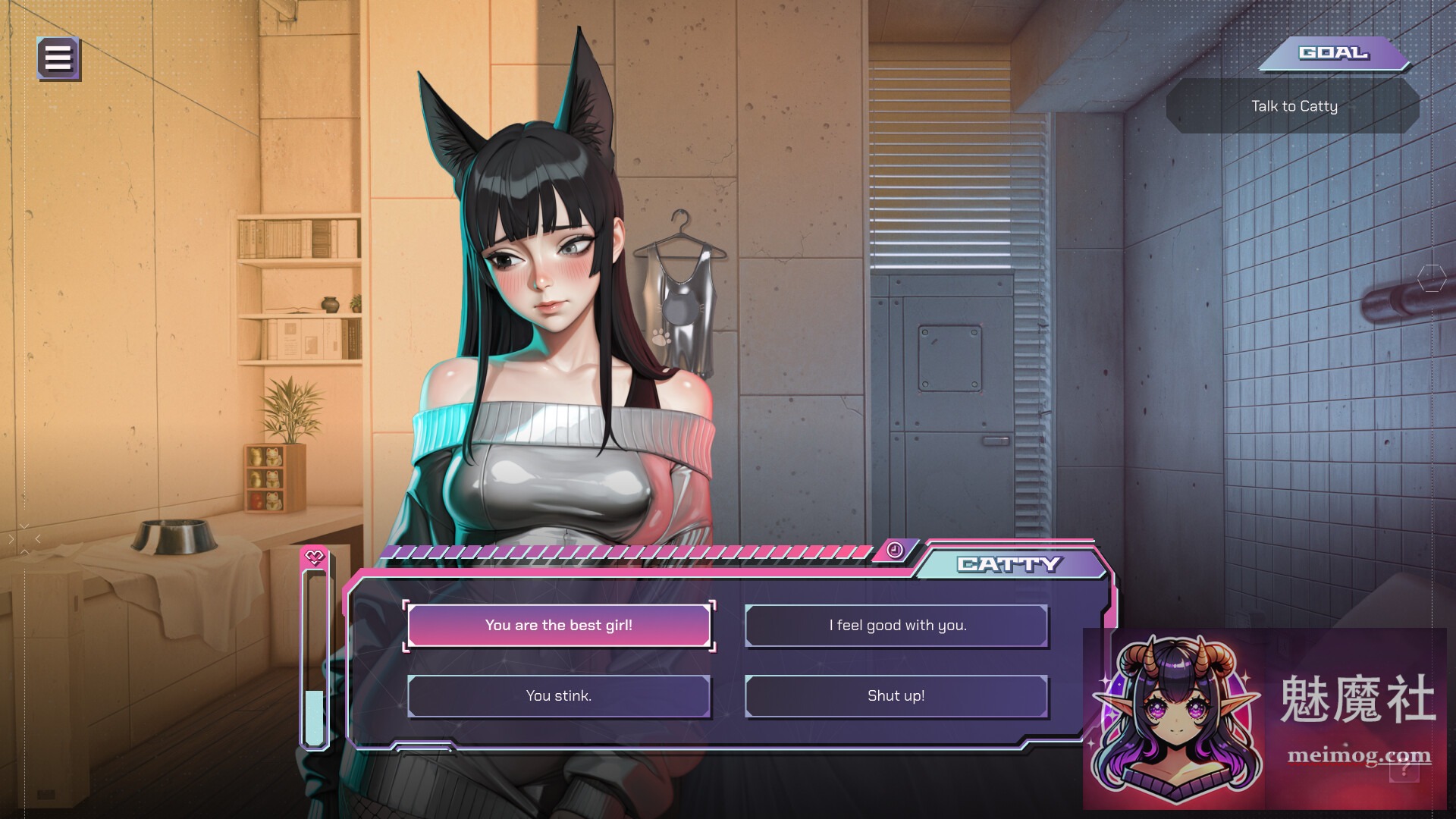Select the "You are the best girl!" response

559,625
